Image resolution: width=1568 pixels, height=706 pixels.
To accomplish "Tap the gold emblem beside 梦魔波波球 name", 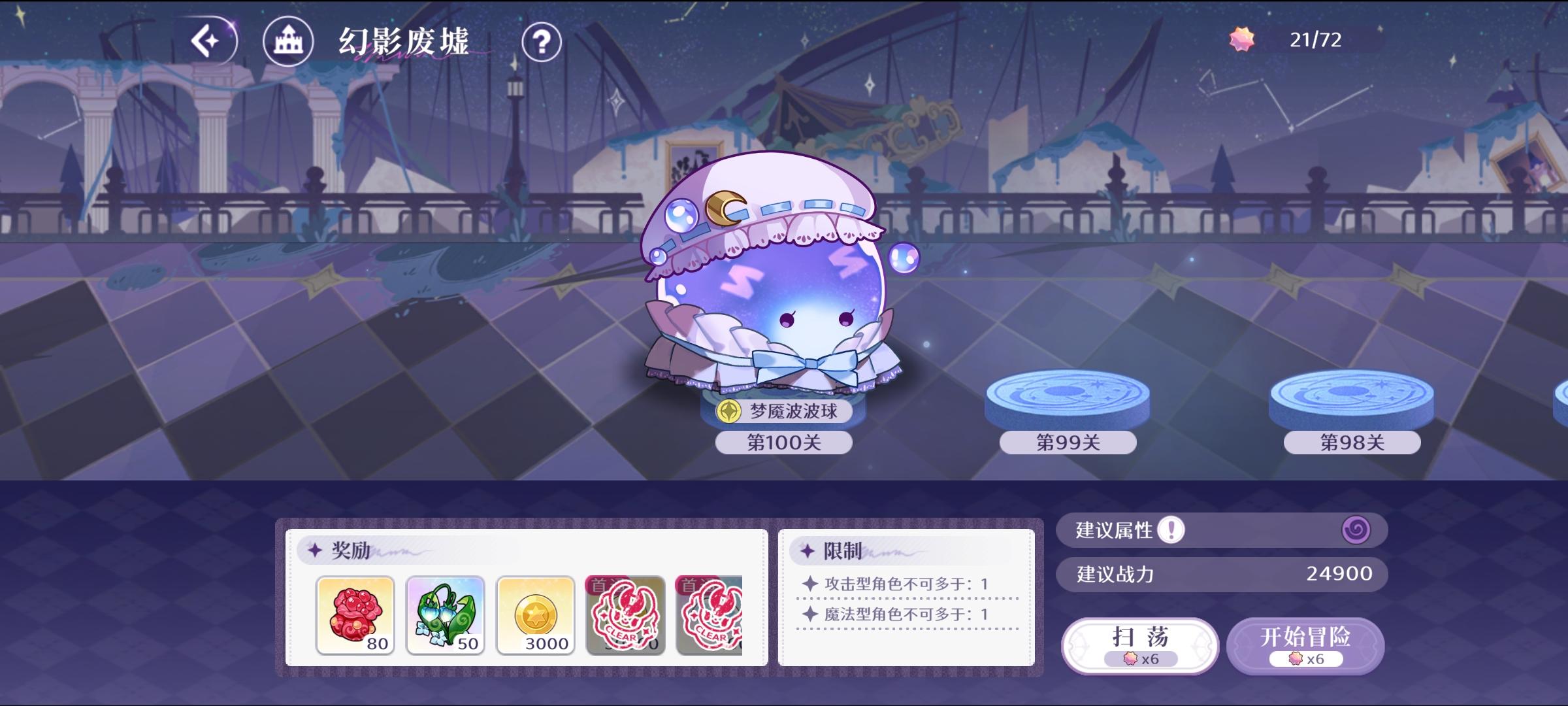I will coord(730,412).
